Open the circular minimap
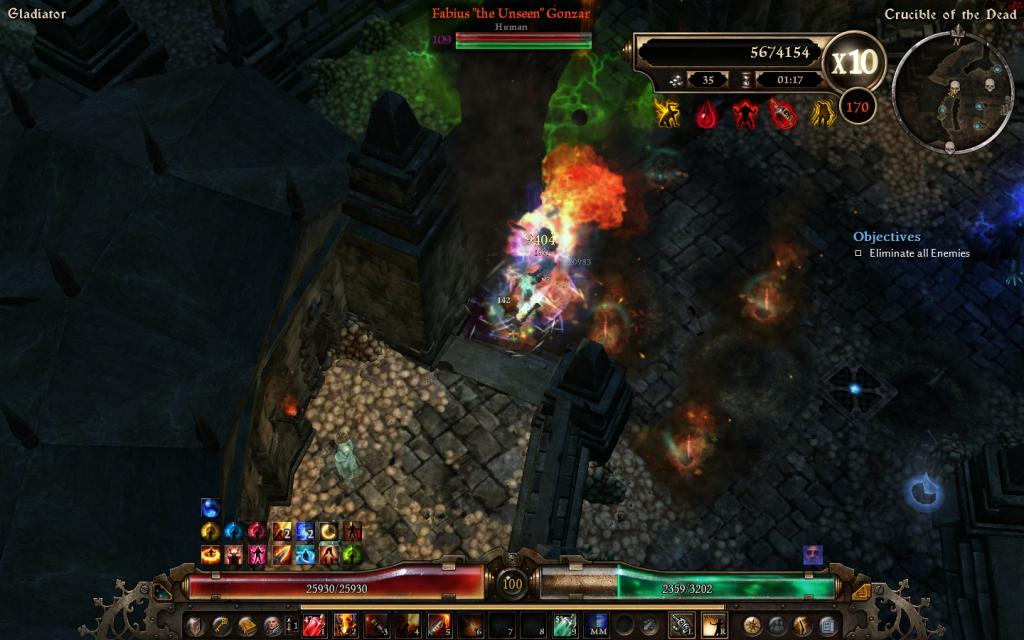 pyautogui.click(x=938, y=95)
